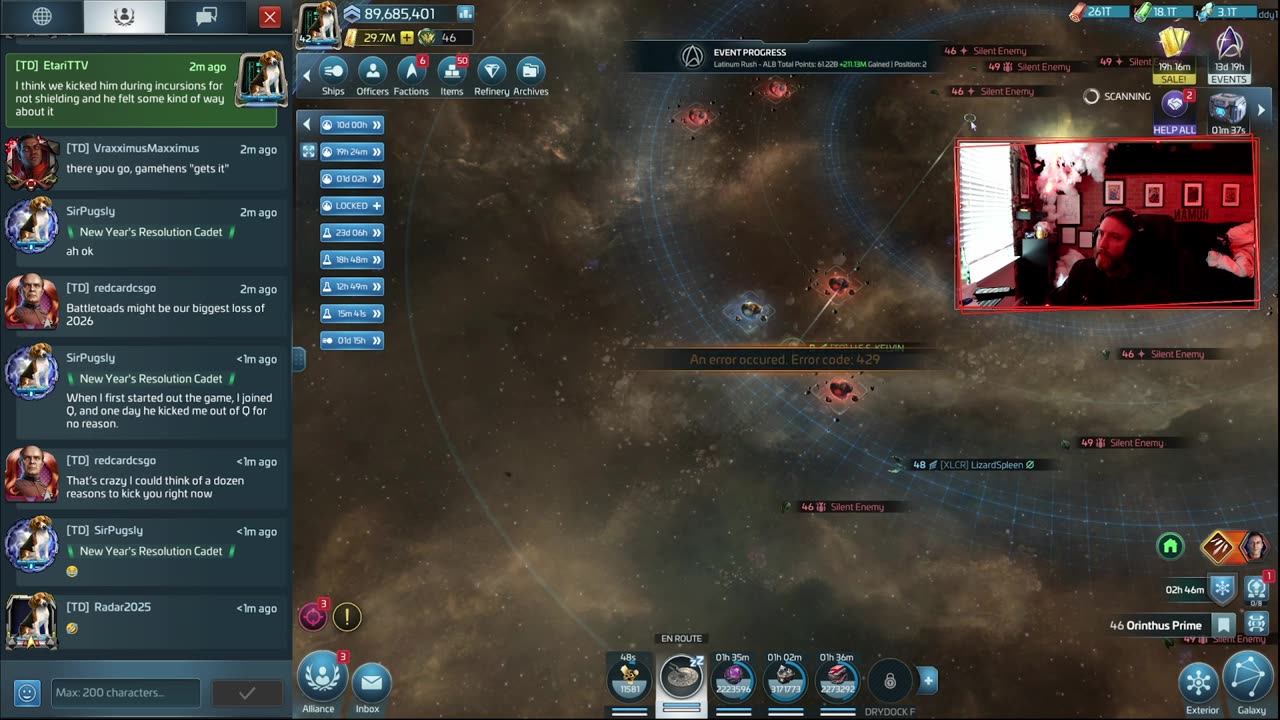The width and height of the screenshot is (1280, 720).
Task: Open the Items menu
Action: click(452, 75)
